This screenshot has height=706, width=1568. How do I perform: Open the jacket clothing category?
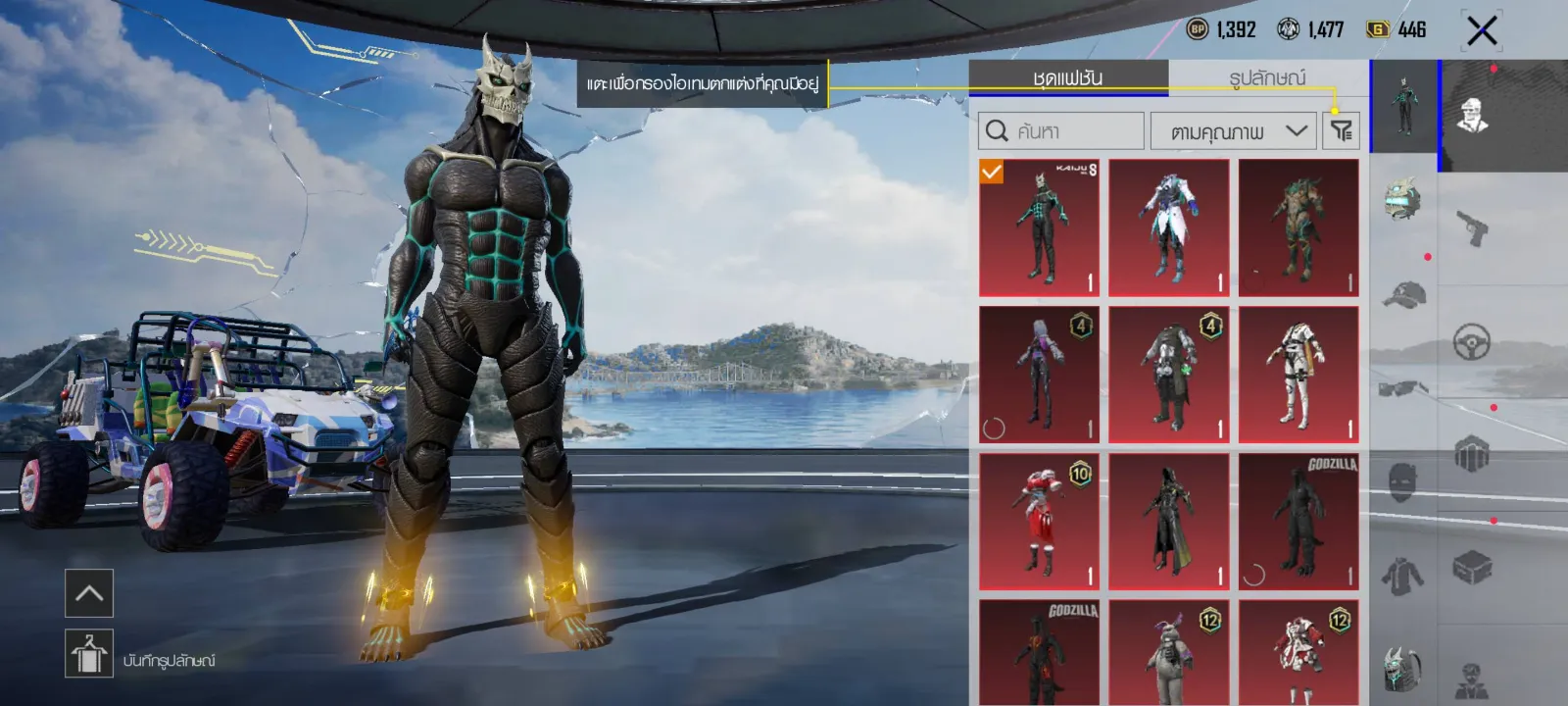[1403, 576]
